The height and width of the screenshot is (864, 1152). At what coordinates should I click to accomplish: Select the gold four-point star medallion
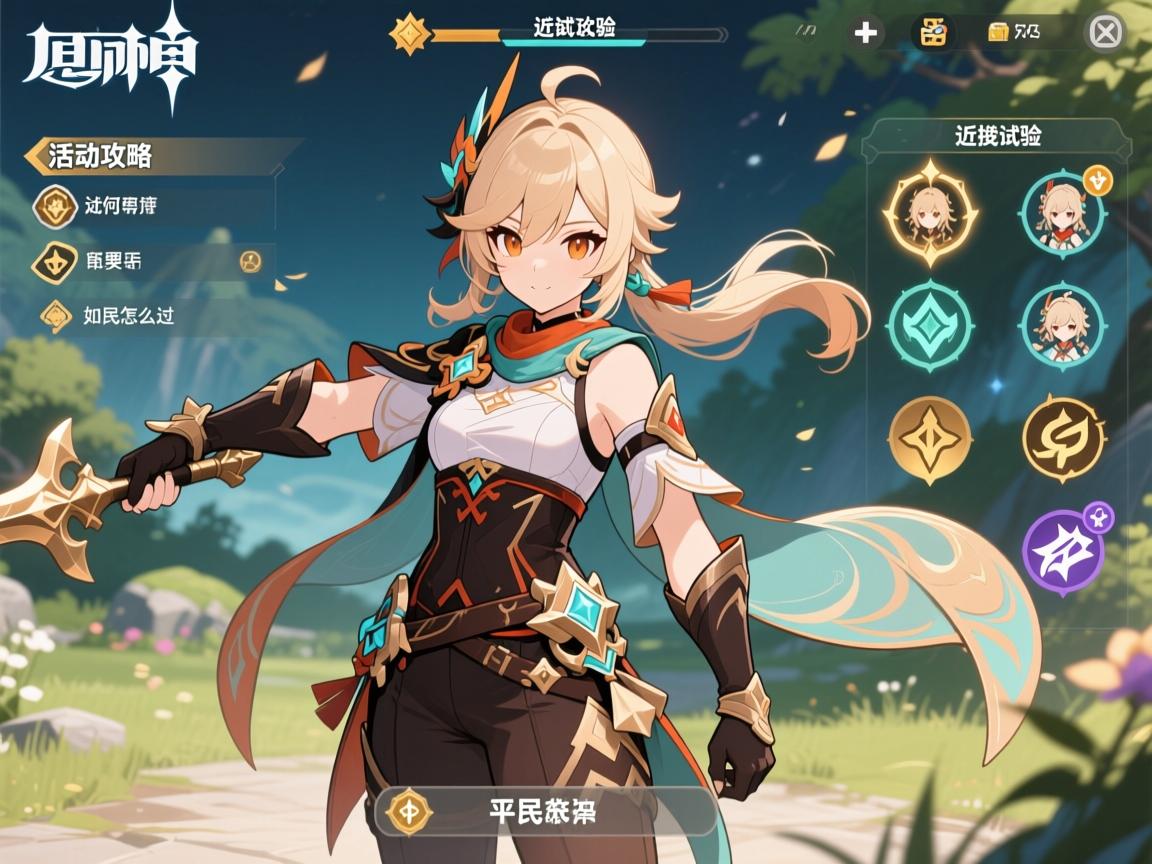point(930,440)
